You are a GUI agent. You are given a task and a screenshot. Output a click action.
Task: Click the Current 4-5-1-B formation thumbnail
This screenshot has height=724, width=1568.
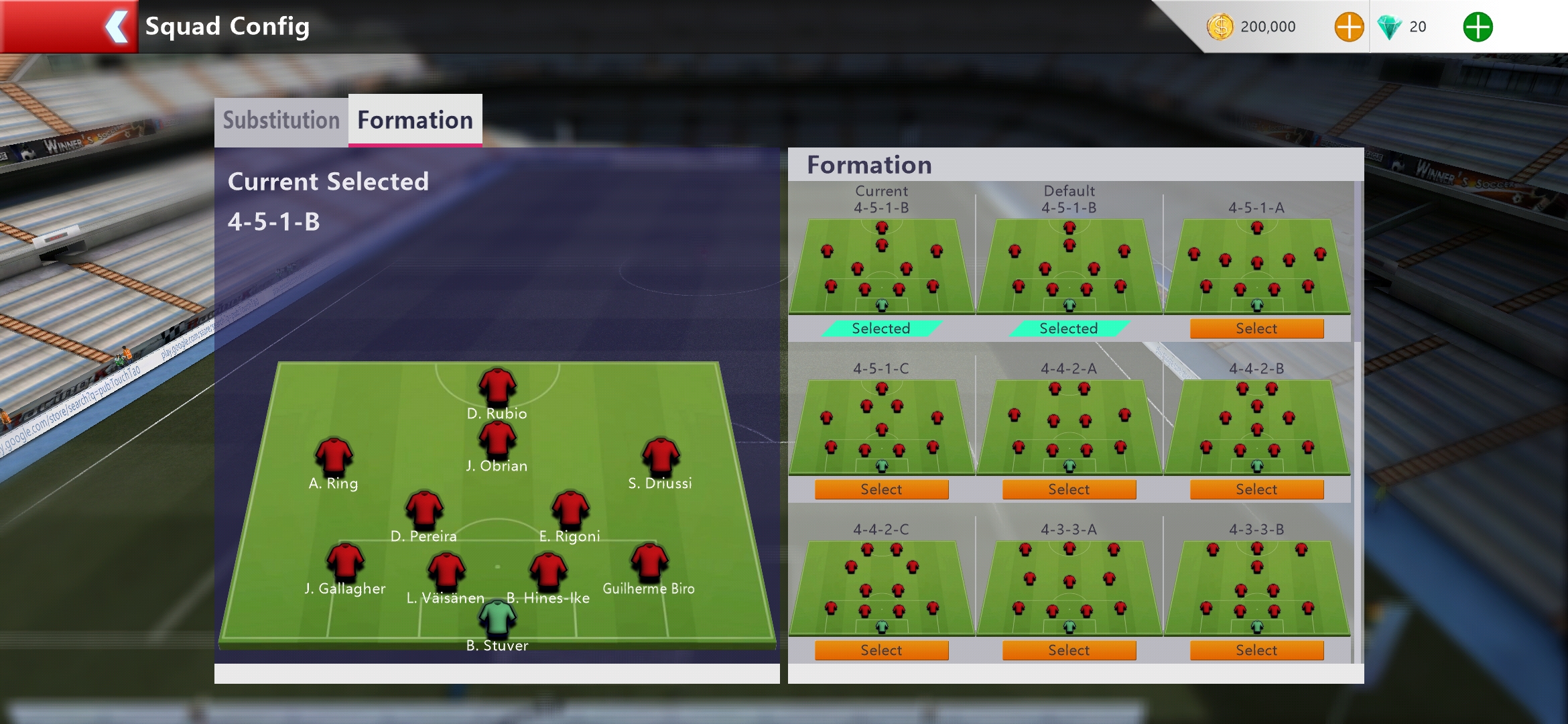[881, 266]
